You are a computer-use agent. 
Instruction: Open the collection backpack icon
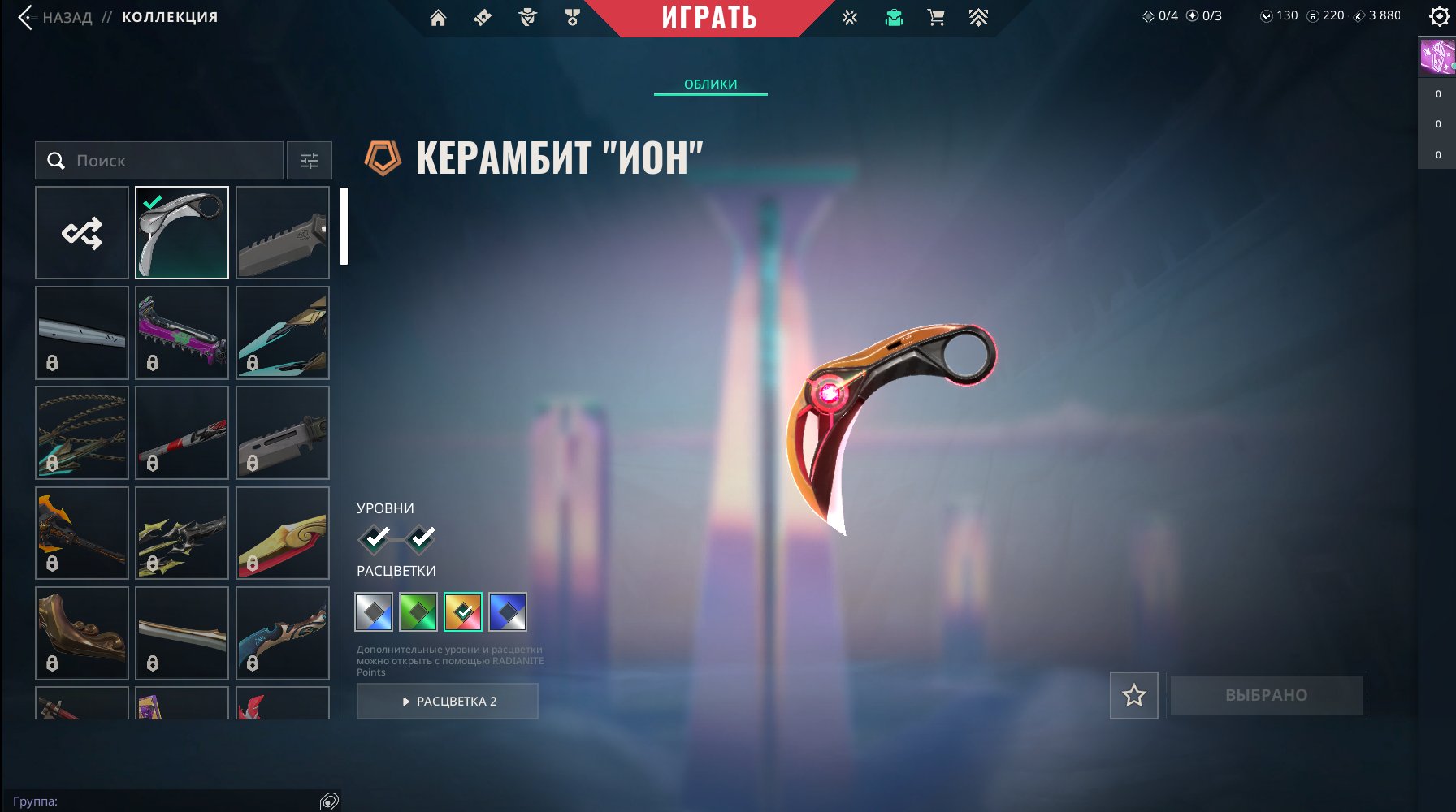tap(894, 17)
